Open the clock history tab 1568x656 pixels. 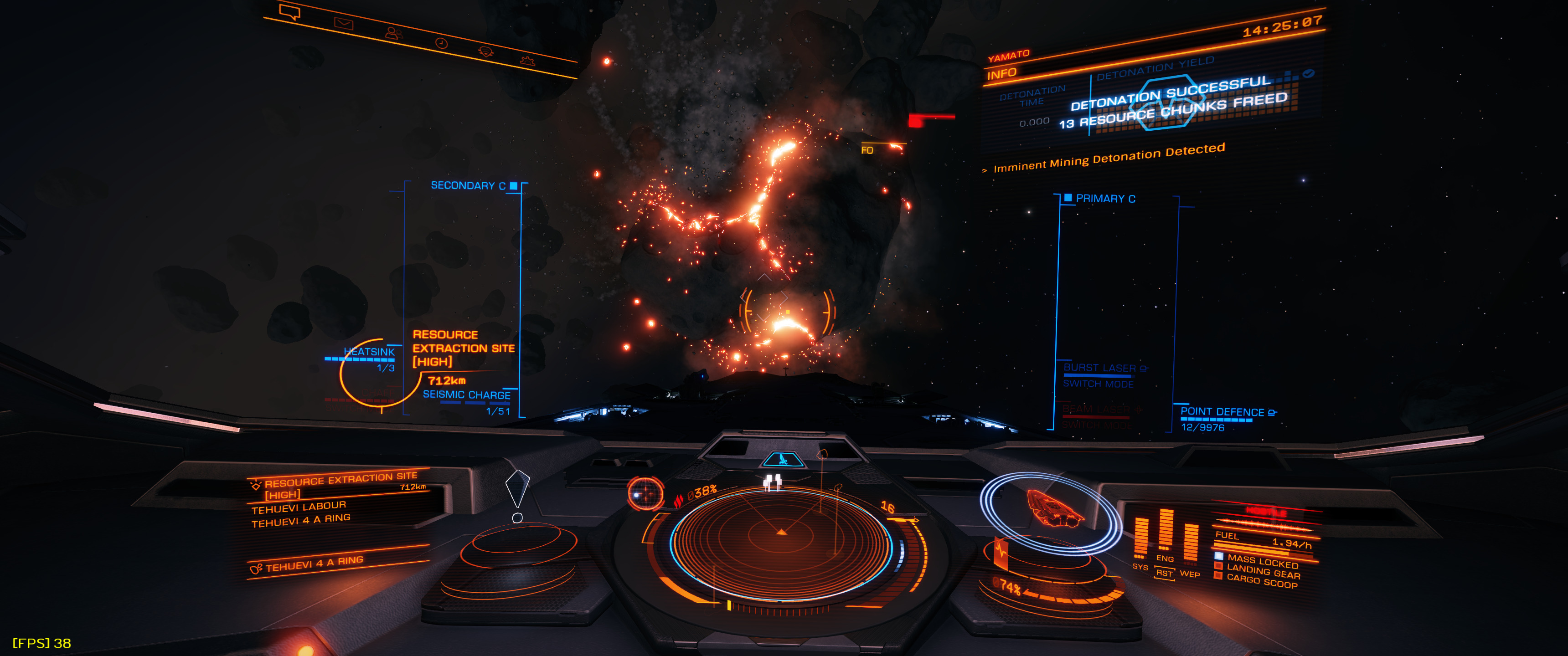click(441, 43)
